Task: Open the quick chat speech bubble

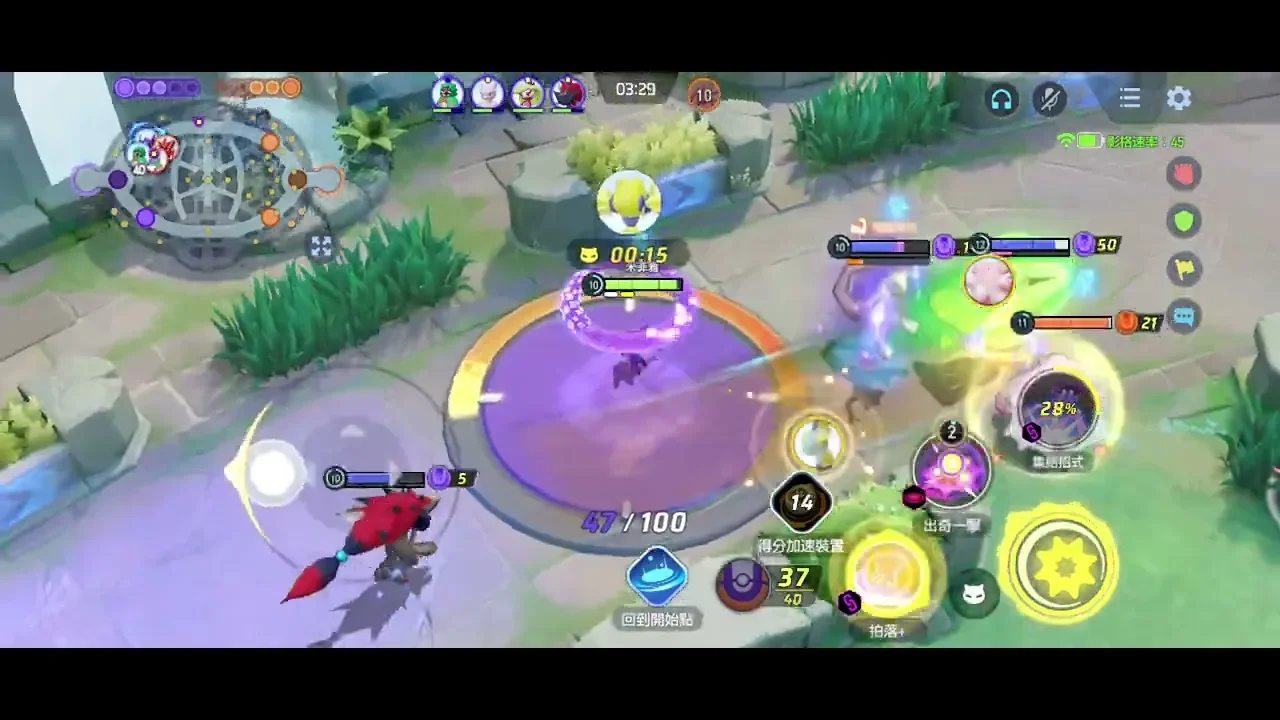Action: tap(1184, 317)
